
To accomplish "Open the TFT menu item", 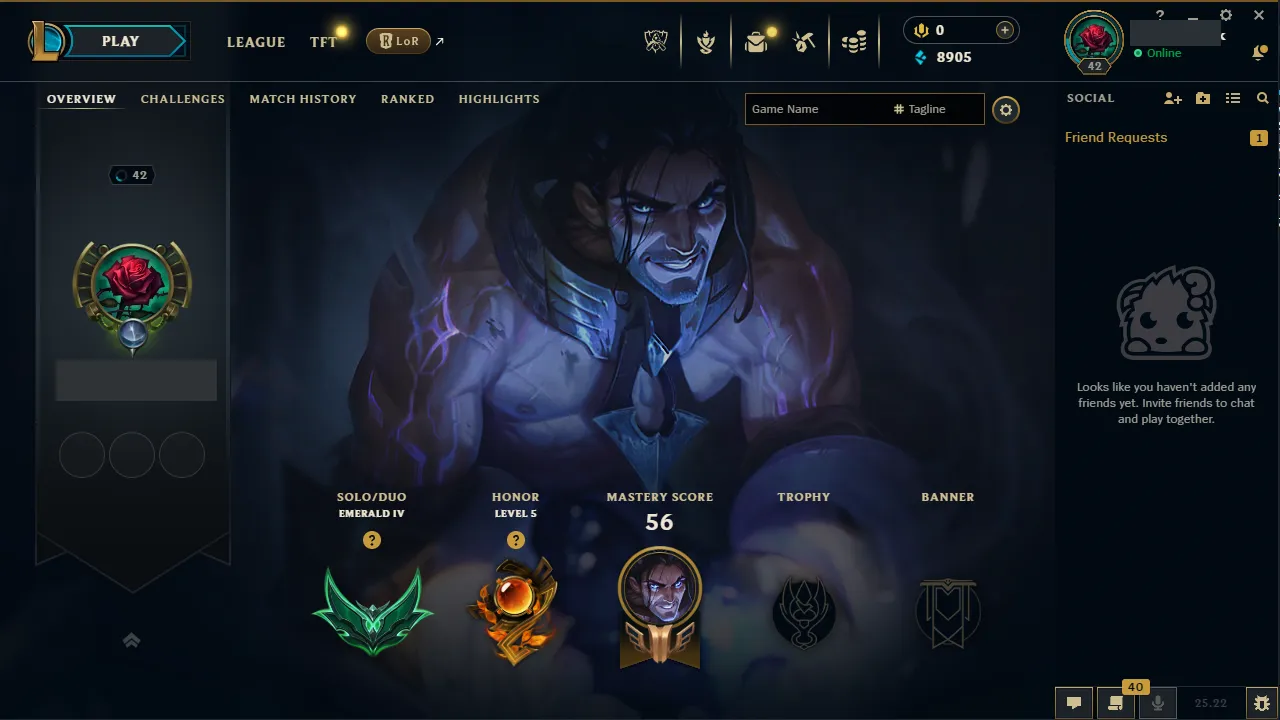I will click(322, 42).
